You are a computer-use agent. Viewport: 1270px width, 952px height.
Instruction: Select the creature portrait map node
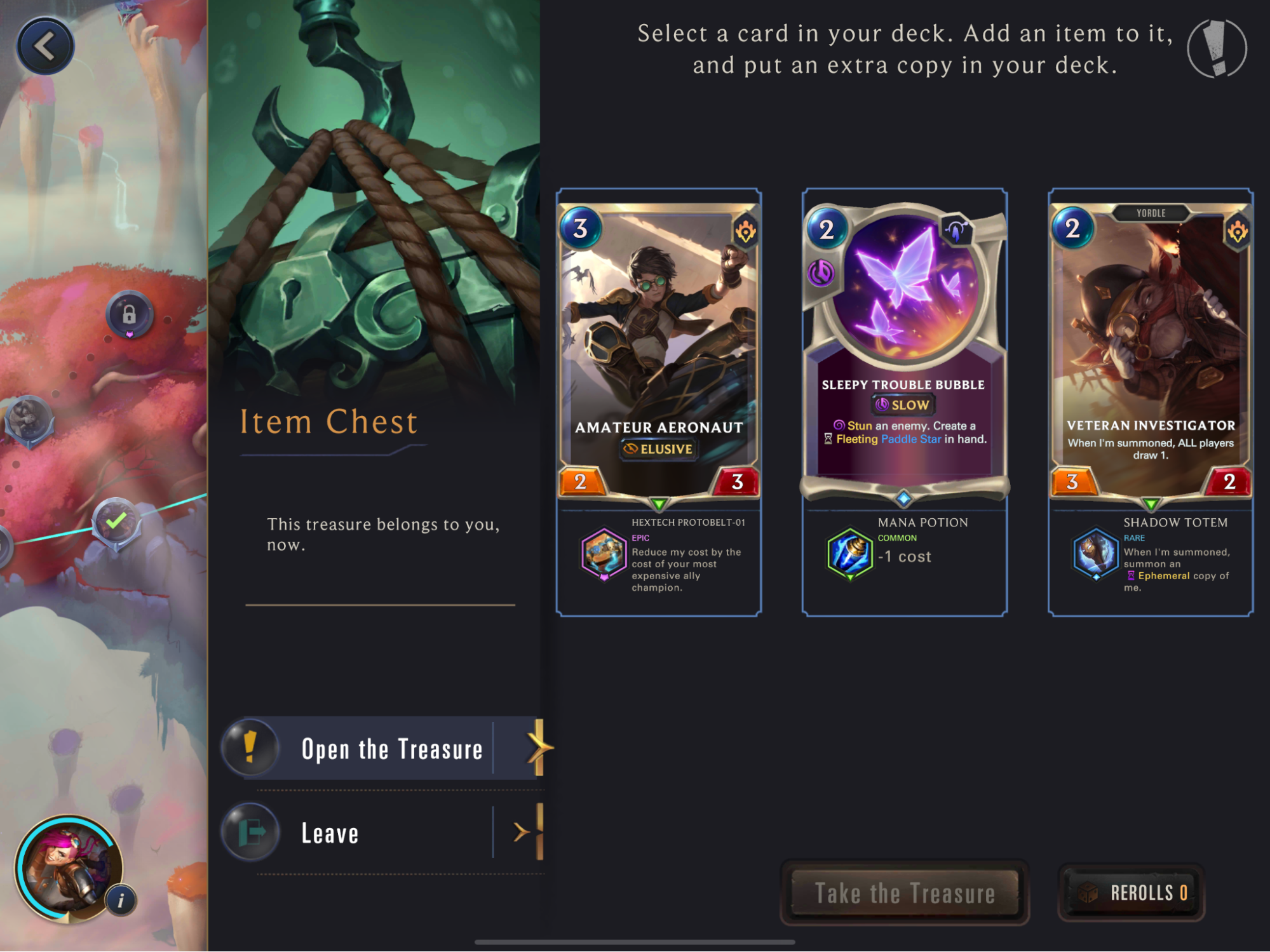click(29, 419)
